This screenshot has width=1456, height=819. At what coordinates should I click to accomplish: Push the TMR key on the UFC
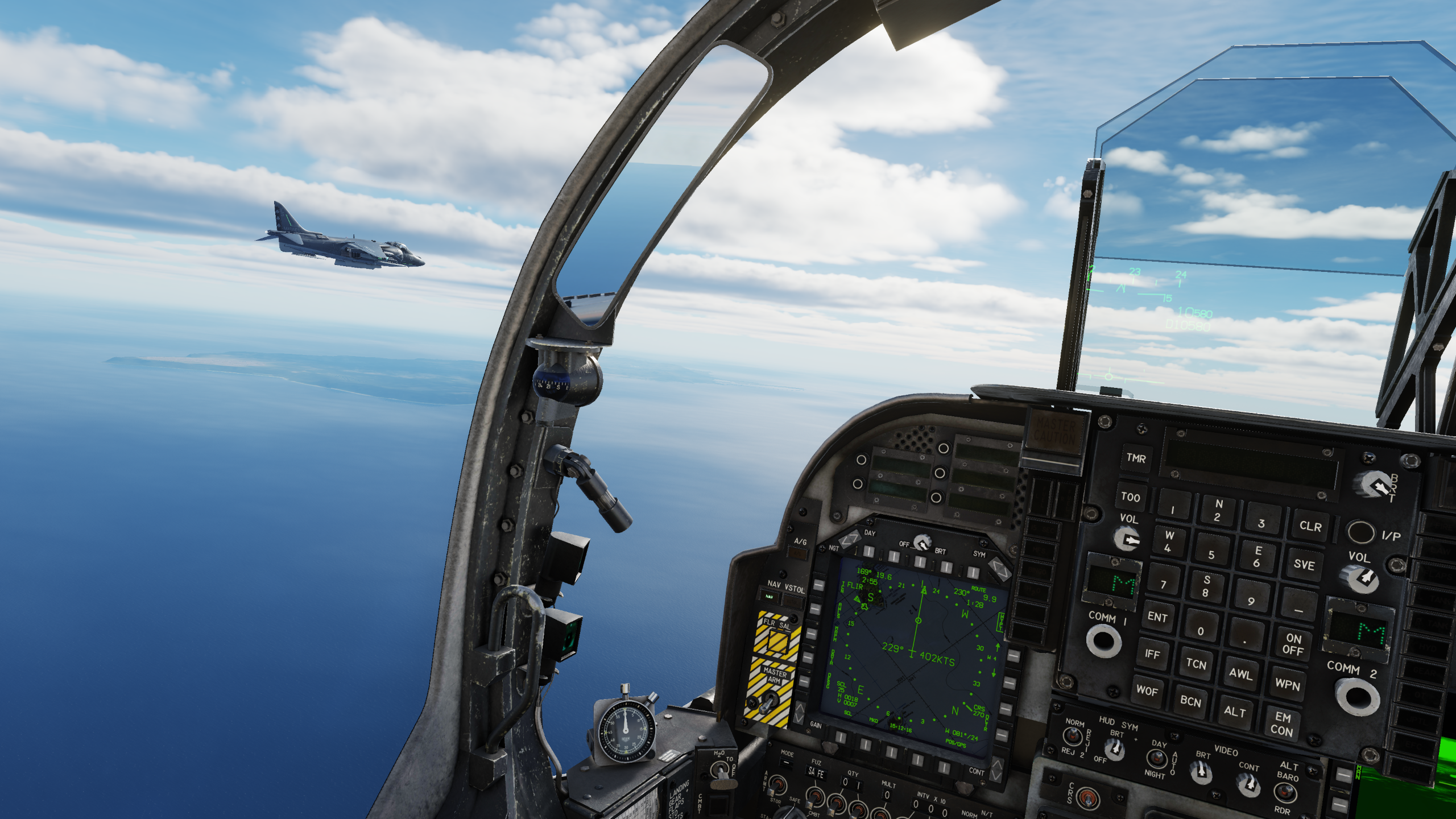pos(1136,458)
